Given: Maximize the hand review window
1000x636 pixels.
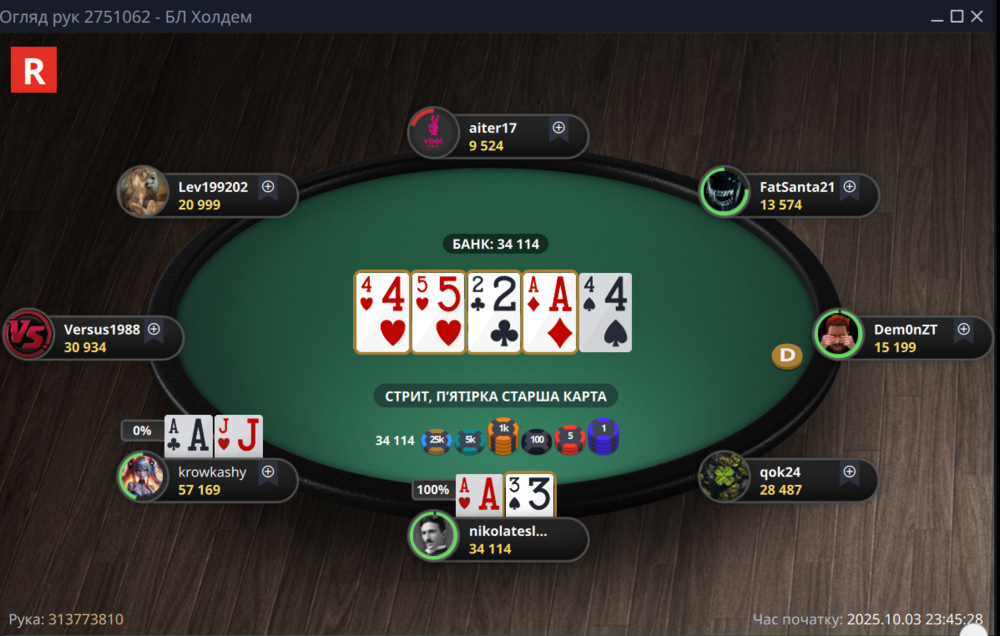Looking at the screenshot, I should tap(957, 16).
